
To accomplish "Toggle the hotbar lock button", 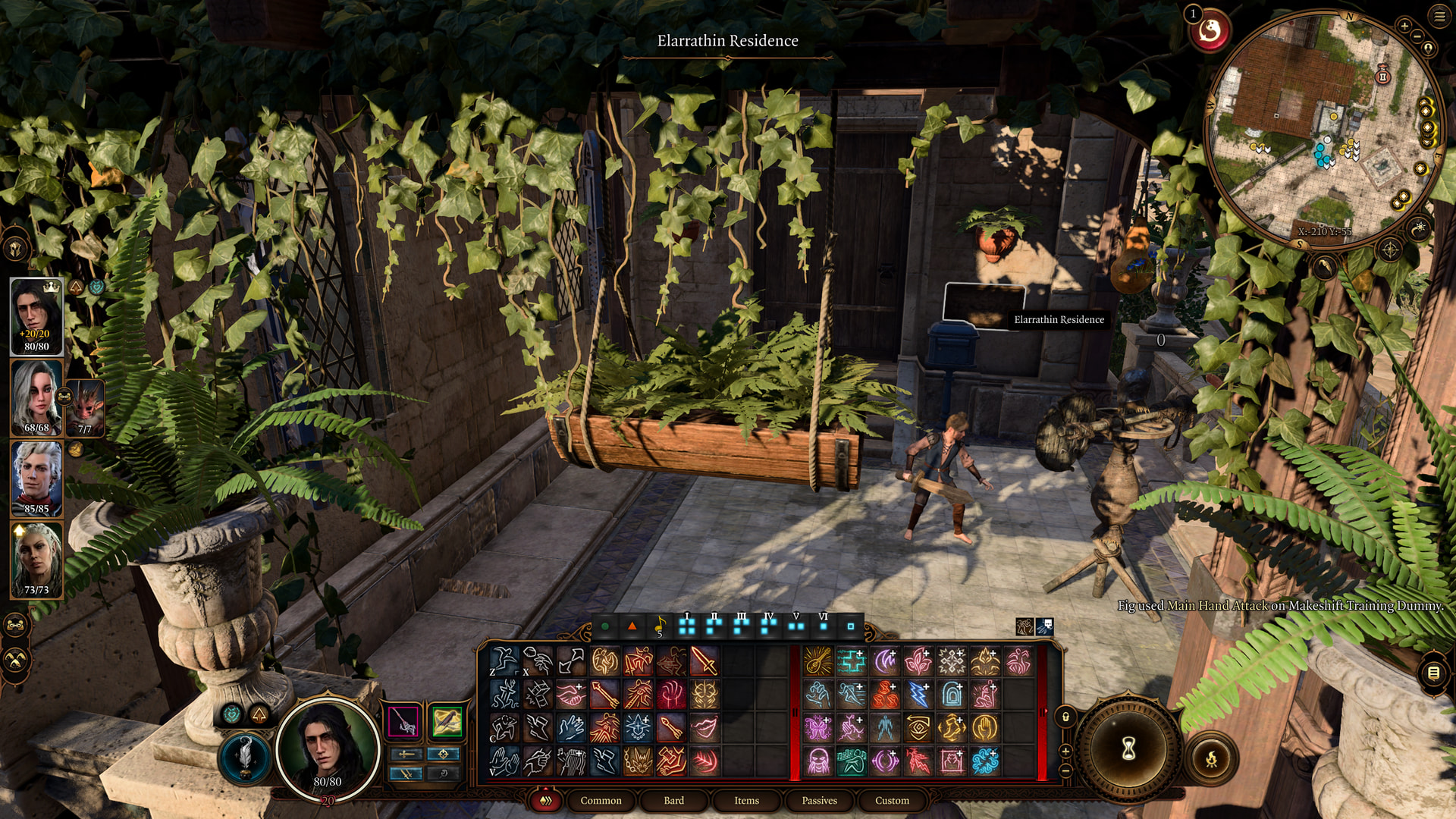I will coord(1065,717).
